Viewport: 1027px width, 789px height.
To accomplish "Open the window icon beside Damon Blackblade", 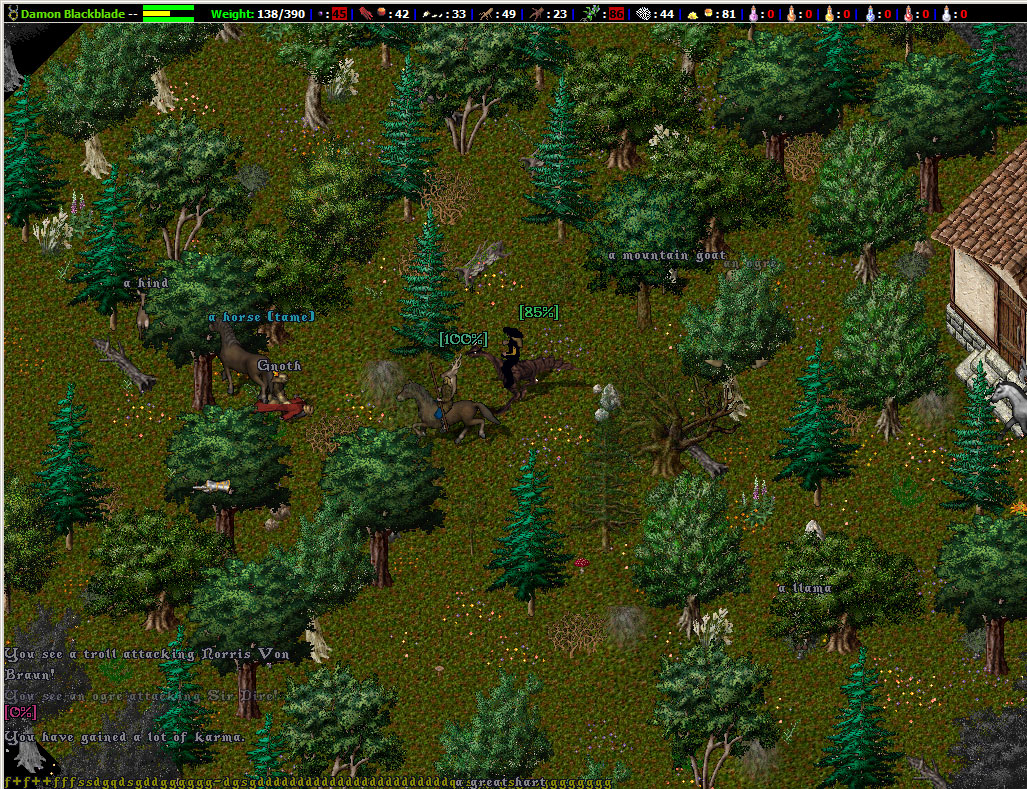I will pyautogui.click(x=11, y=14).
